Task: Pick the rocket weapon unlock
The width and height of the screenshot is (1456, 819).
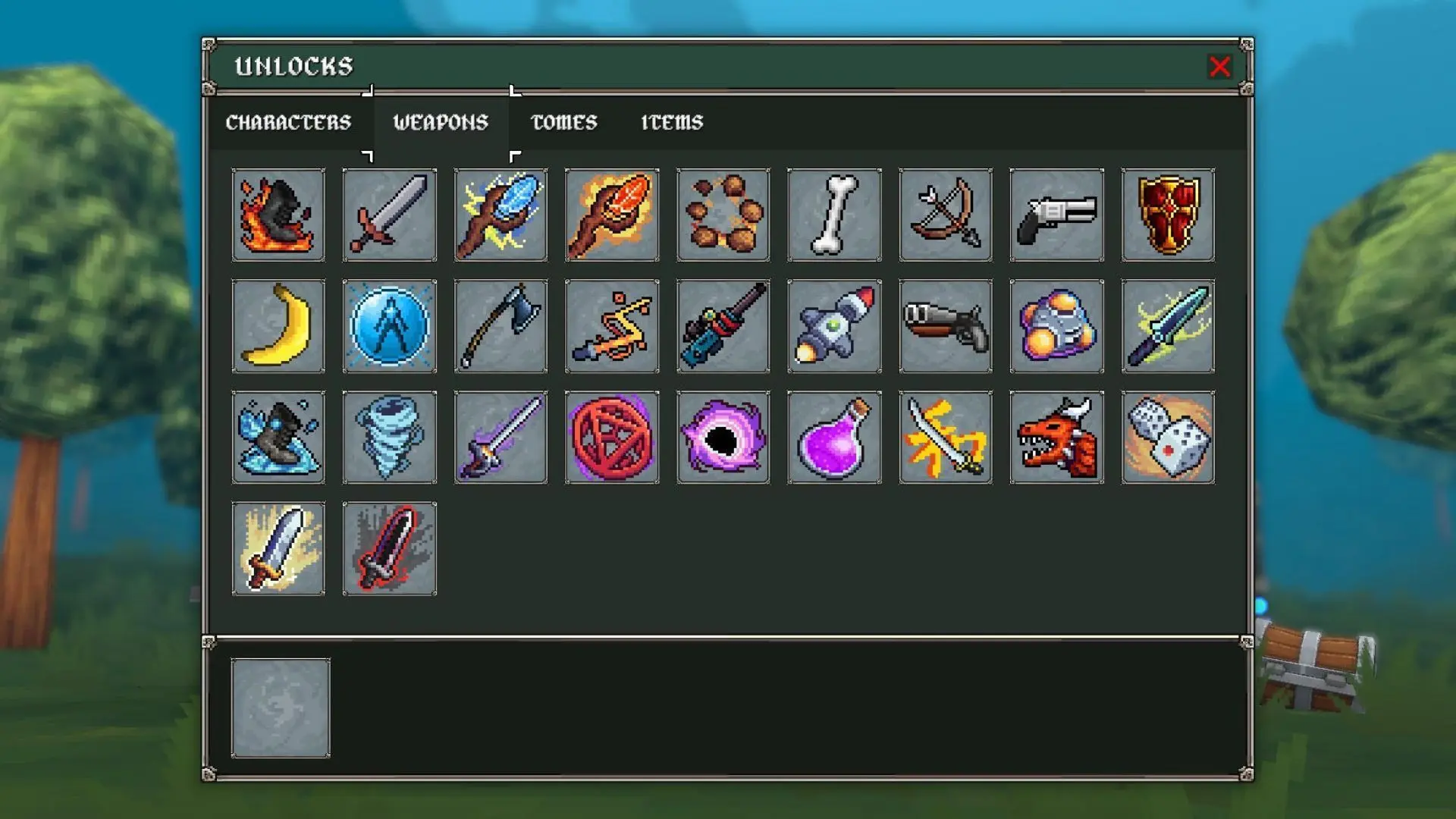Action: (834, 326)
